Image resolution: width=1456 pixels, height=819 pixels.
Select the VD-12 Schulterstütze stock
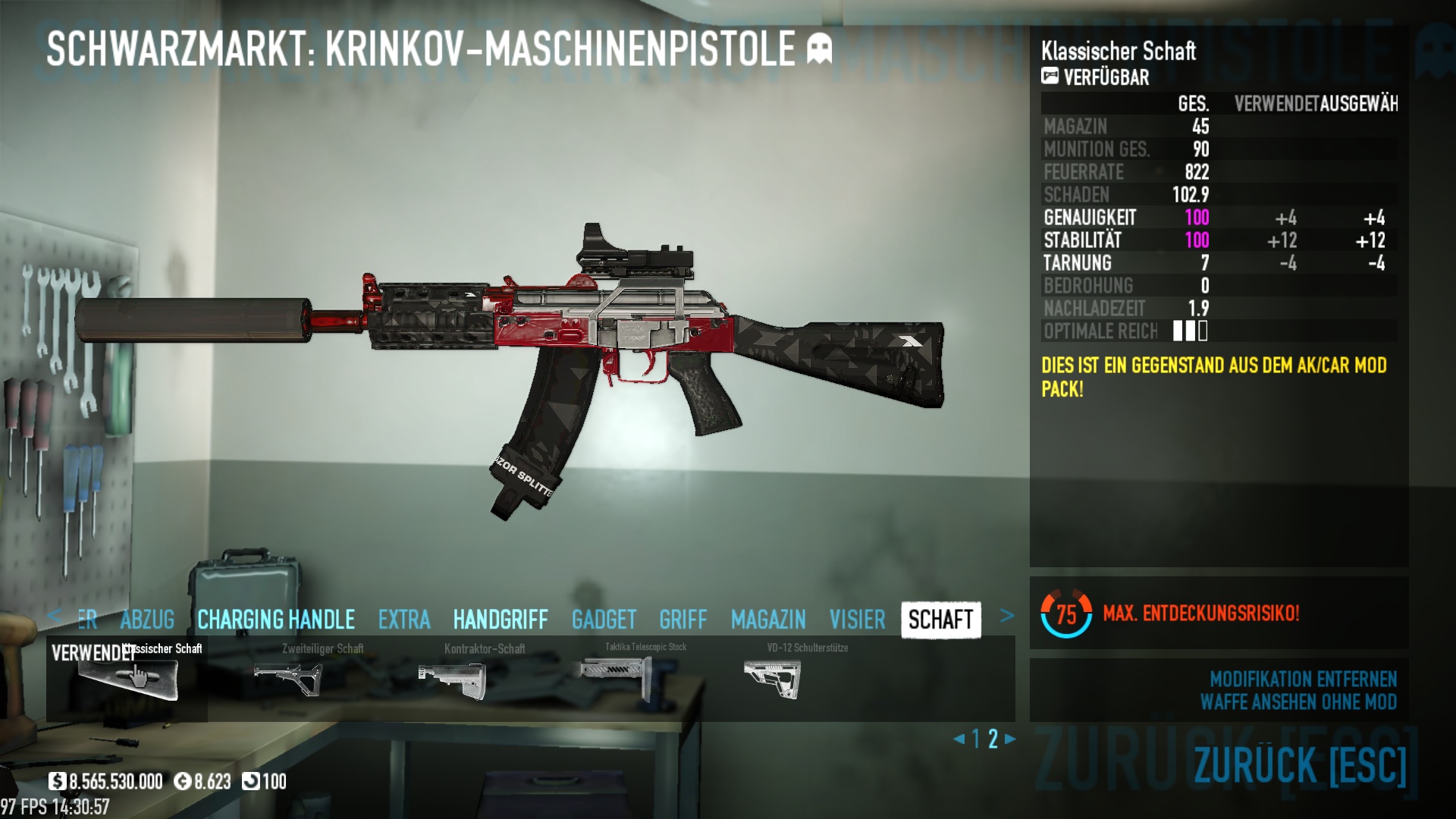tap(773, 677)
